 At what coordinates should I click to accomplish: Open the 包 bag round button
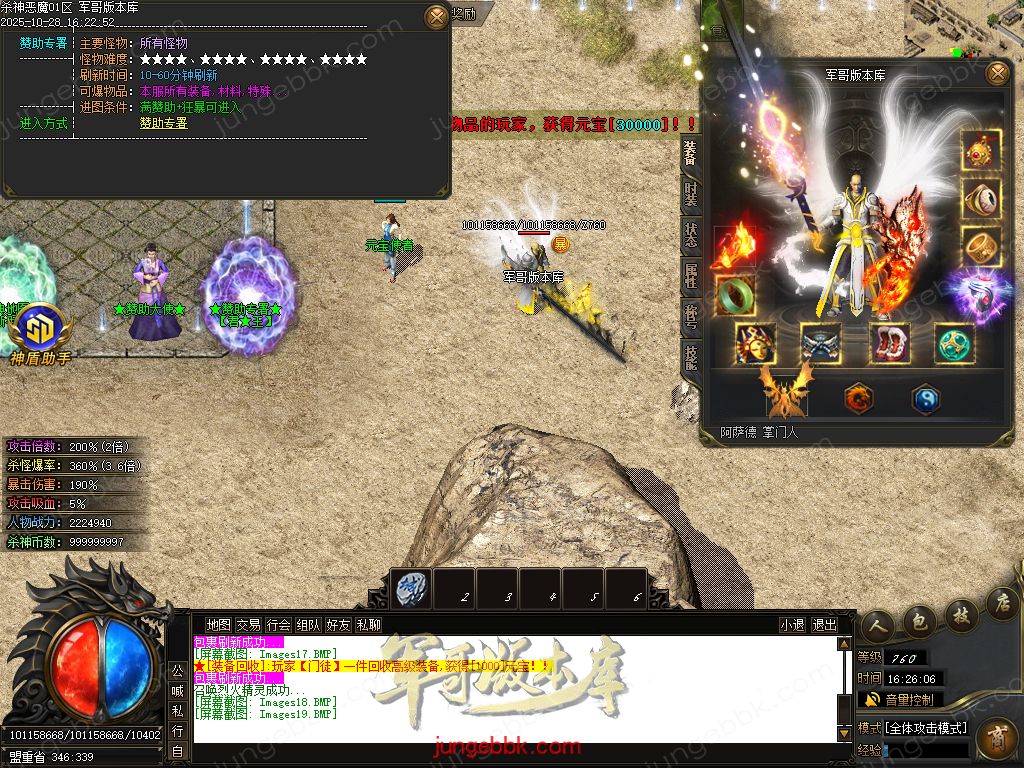[x=918, y=620]
